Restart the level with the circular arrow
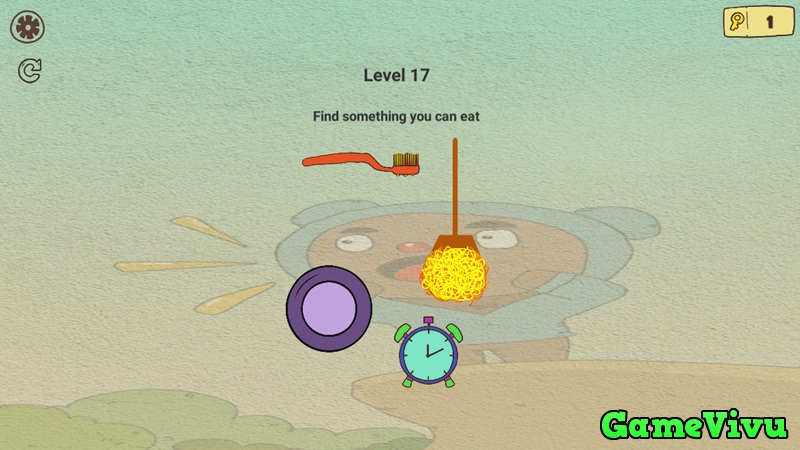This screenshot has height=450, width=800. (x=29, y=71)
